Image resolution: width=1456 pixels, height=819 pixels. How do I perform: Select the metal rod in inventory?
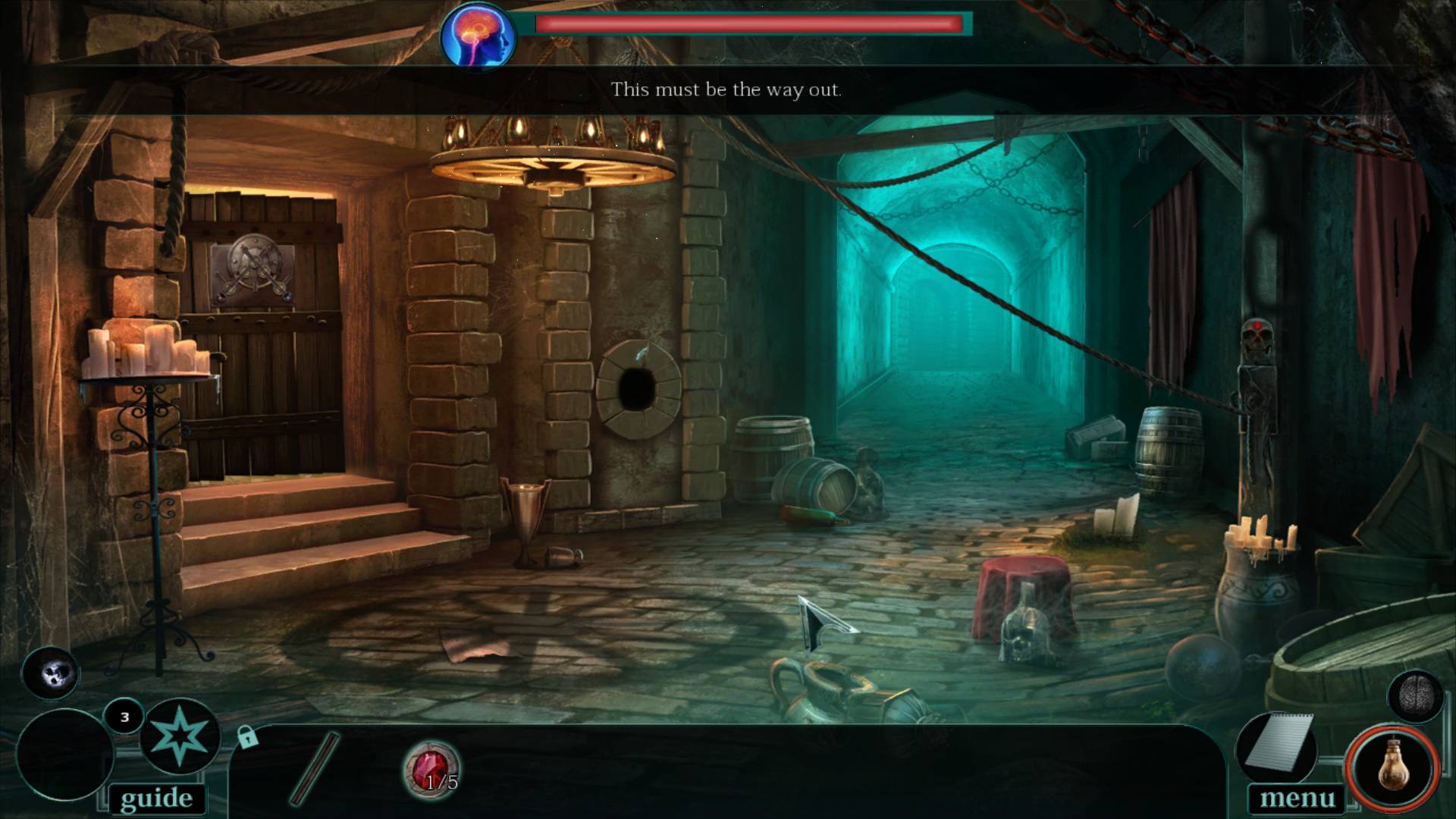pos(315,767)
